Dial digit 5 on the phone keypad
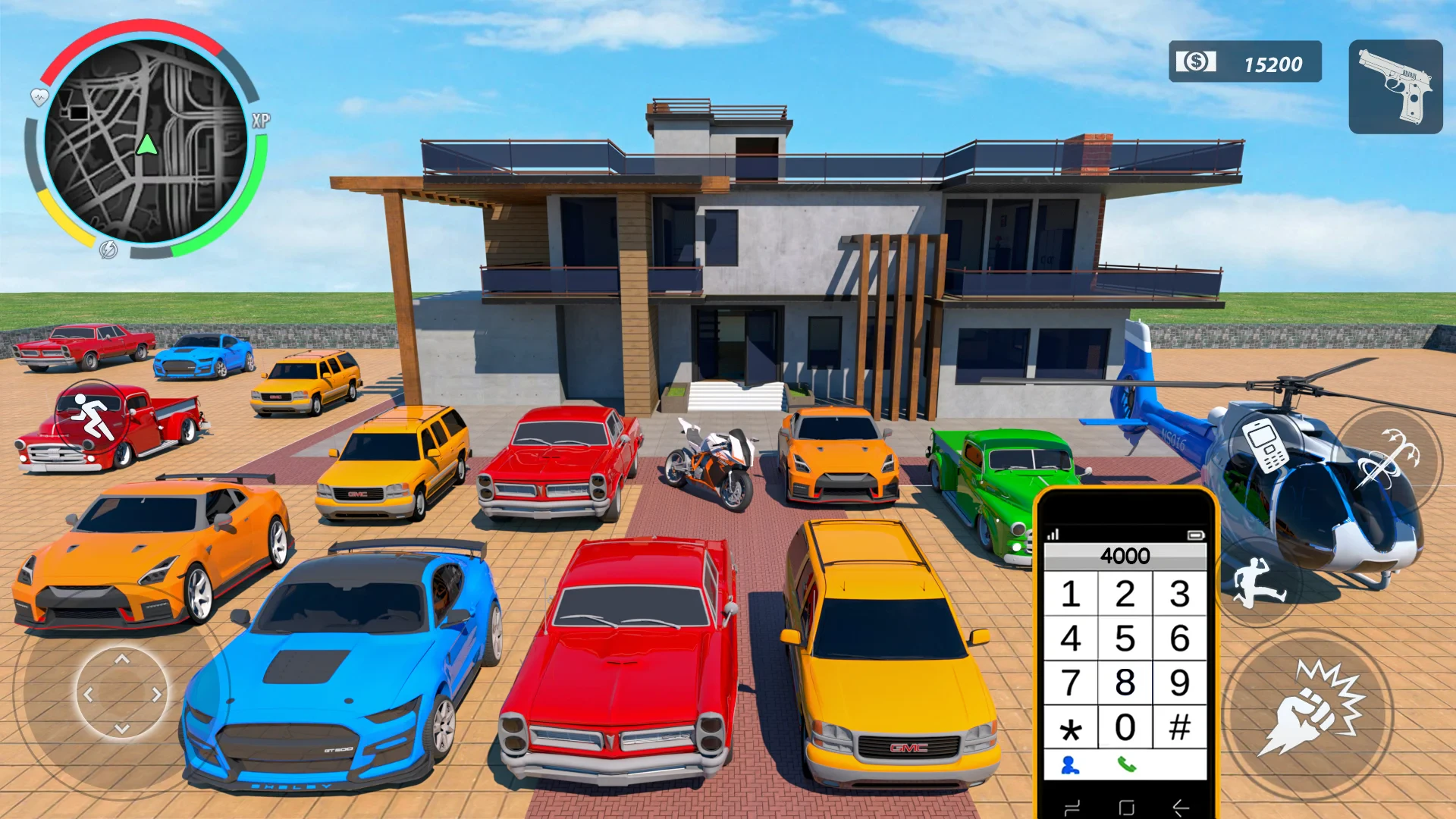The height and width of the screenshot is (819, 1456). click(x=1125, y=639)
